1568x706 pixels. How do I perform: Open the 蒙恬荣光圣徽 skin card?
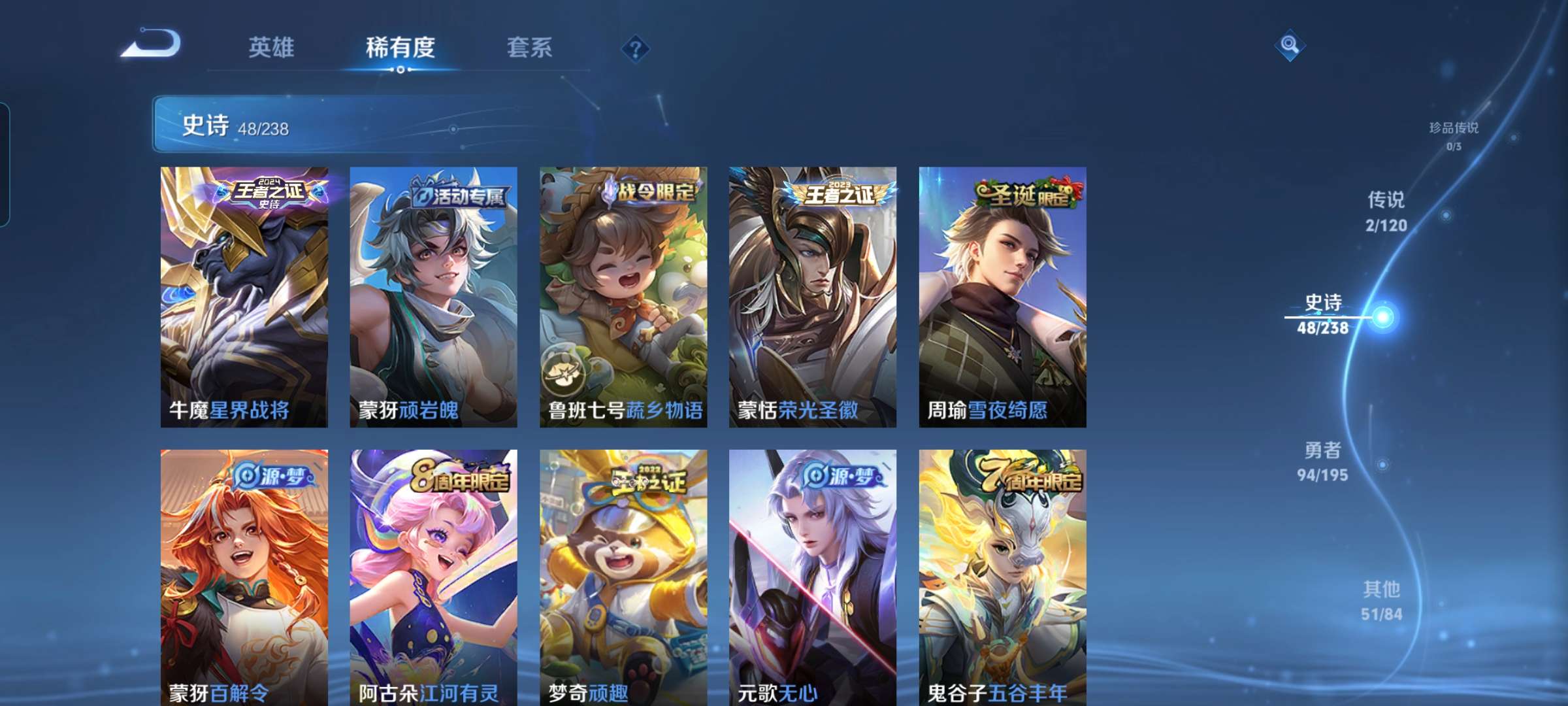pyautogui.click(x=813, y=294)
